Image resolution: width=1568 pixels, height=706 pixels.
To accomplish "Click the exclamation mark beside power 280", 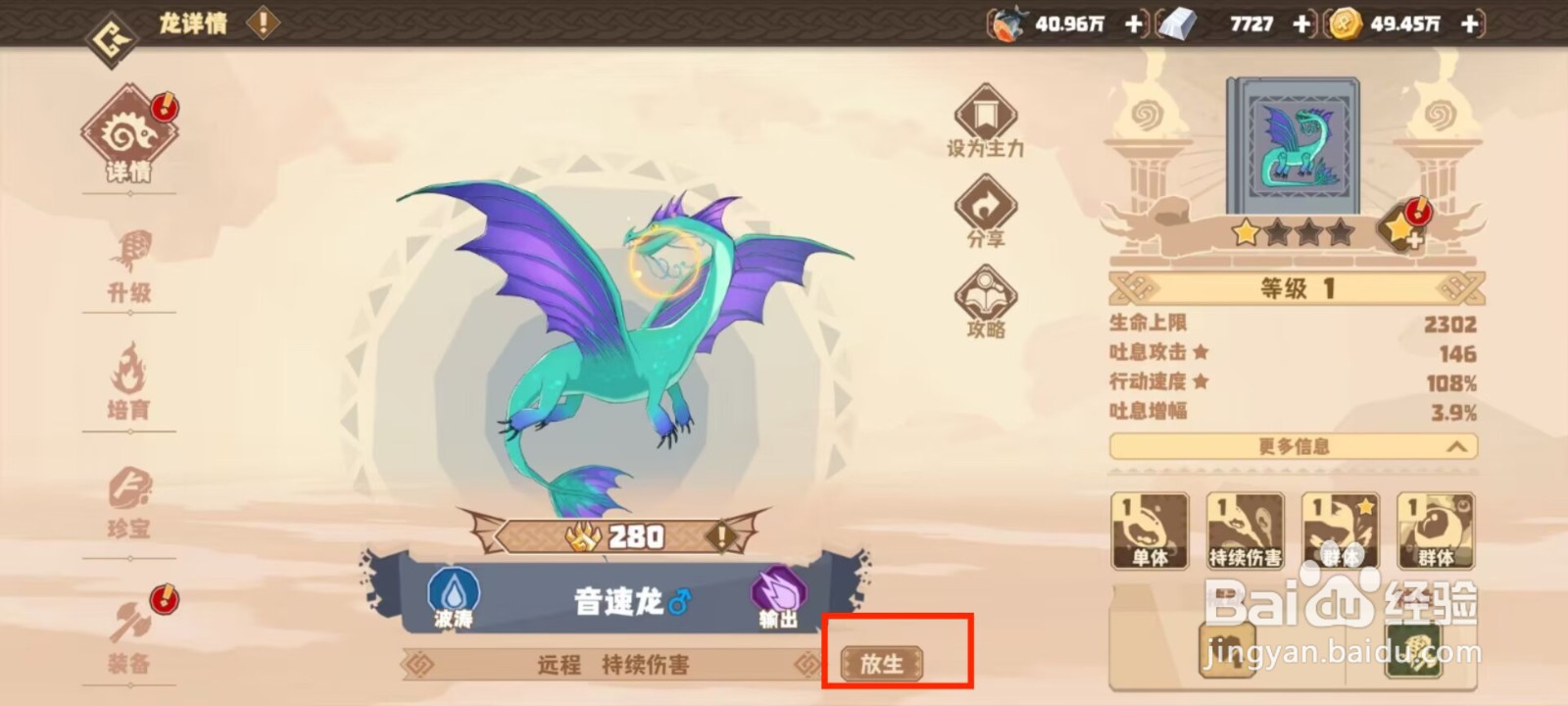I will (x=722, y=536).
